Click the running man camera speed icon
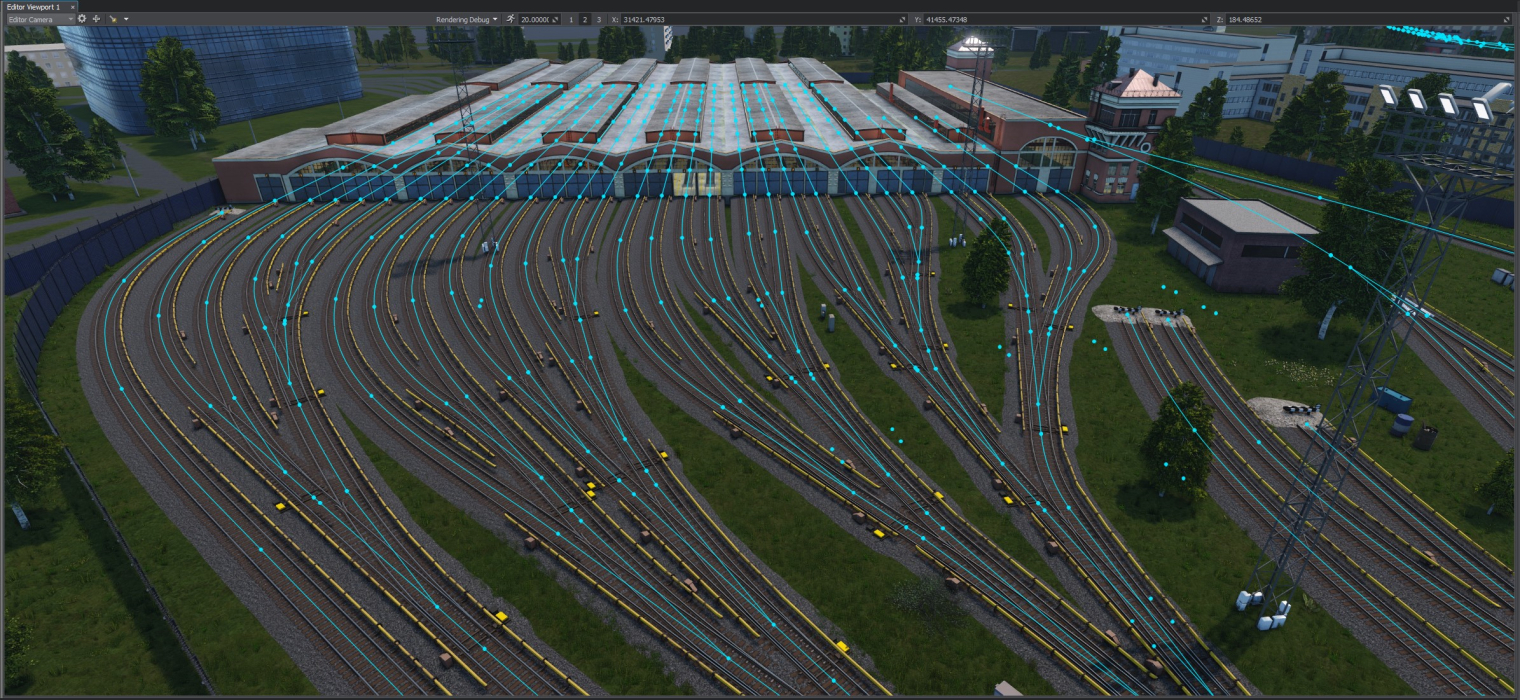 click(511, 19)
